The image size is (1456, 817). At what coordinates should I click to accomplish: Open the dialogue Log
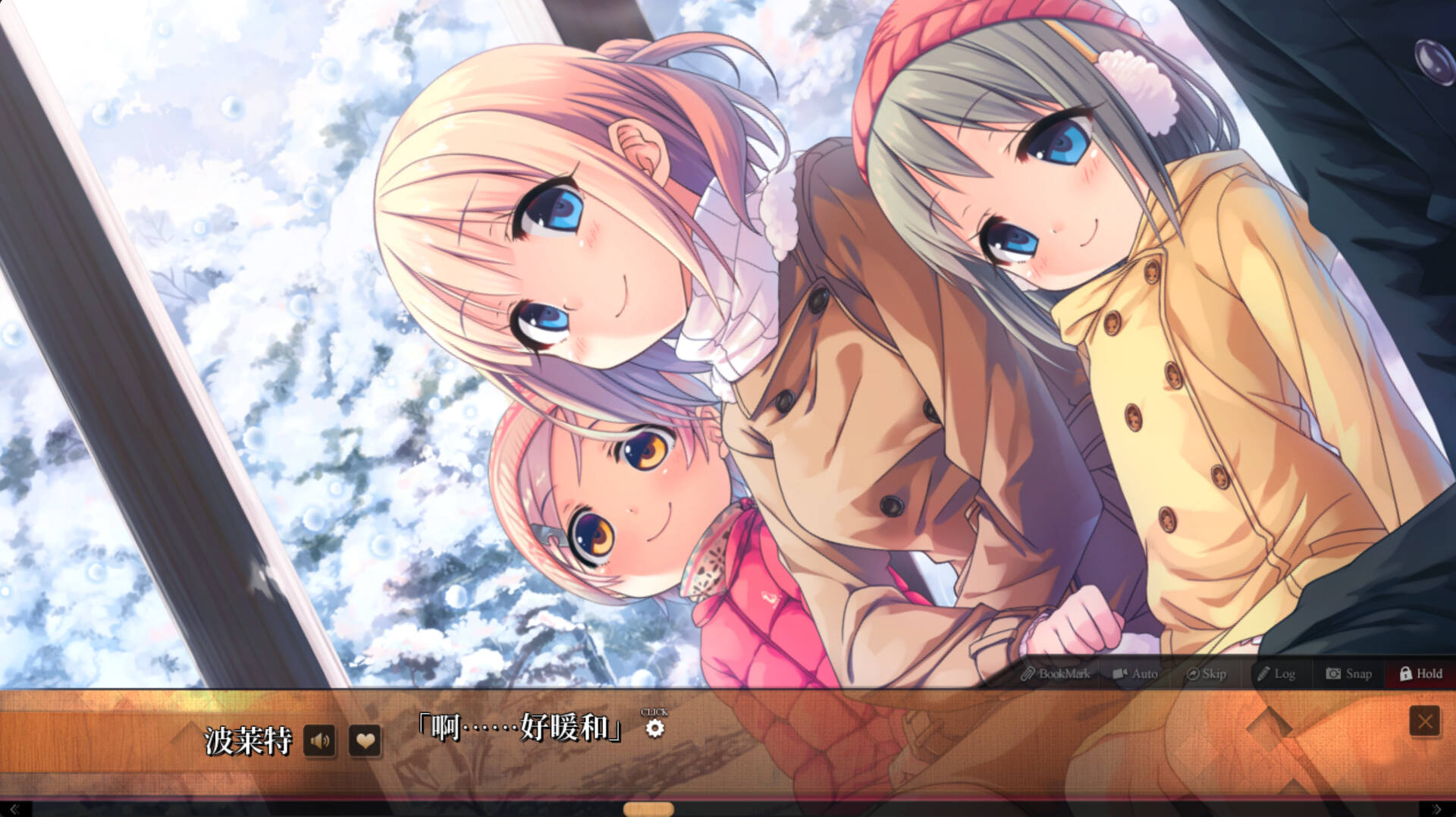1276,674
